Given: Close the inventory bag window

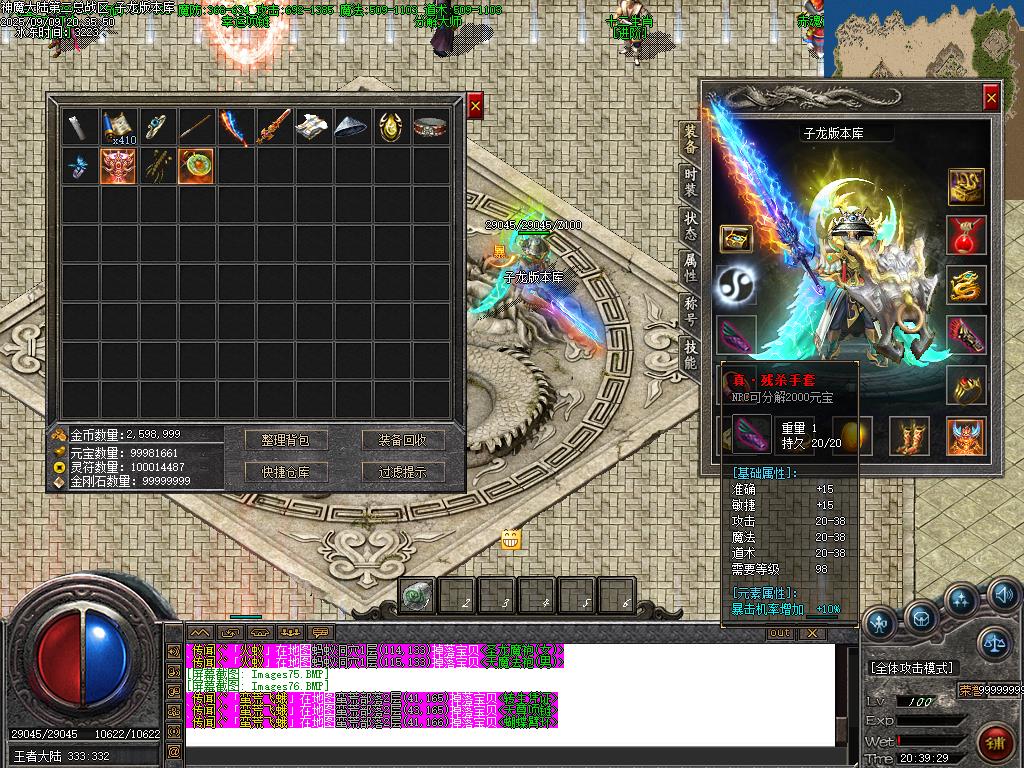Looking at the screenshot, I should (x=475, y=105).
